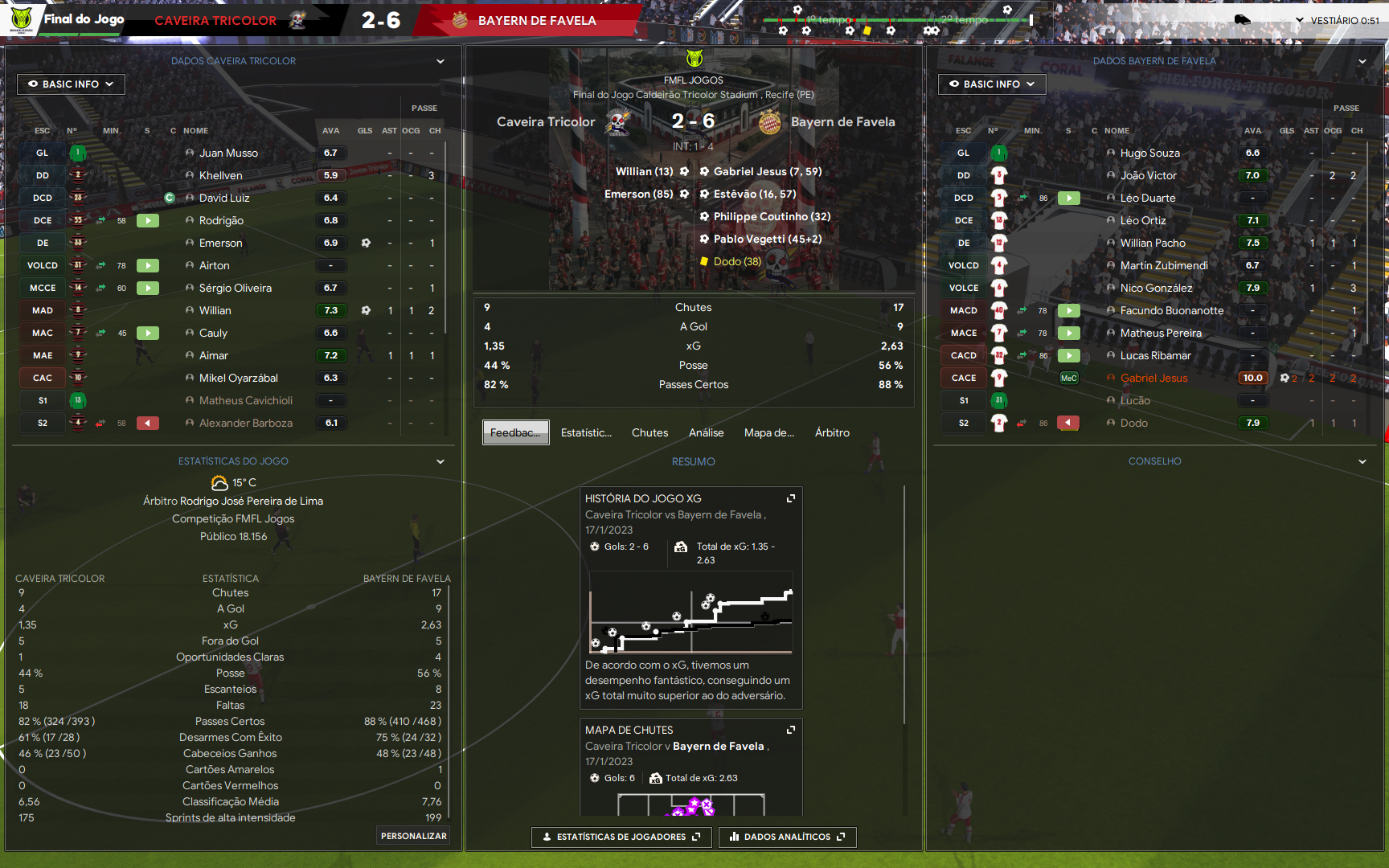Screen dimensions: 1389x868
Task: Open Caveira Tricolor Basic Info dropdown
Action: [x=71, y=84]
